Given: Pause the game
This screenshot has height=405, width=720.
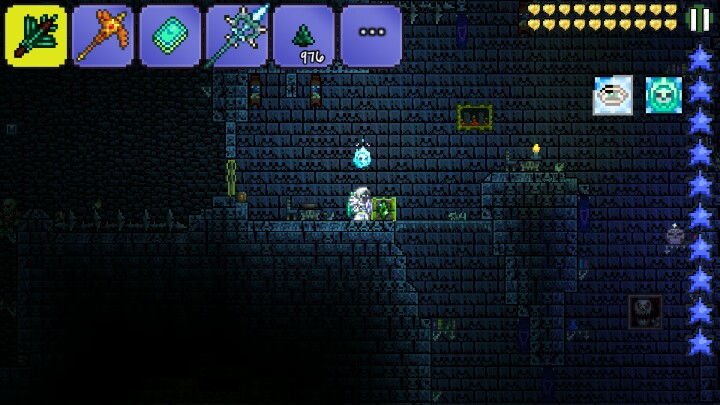Looking at the screenshot, I should coord(698,19).
